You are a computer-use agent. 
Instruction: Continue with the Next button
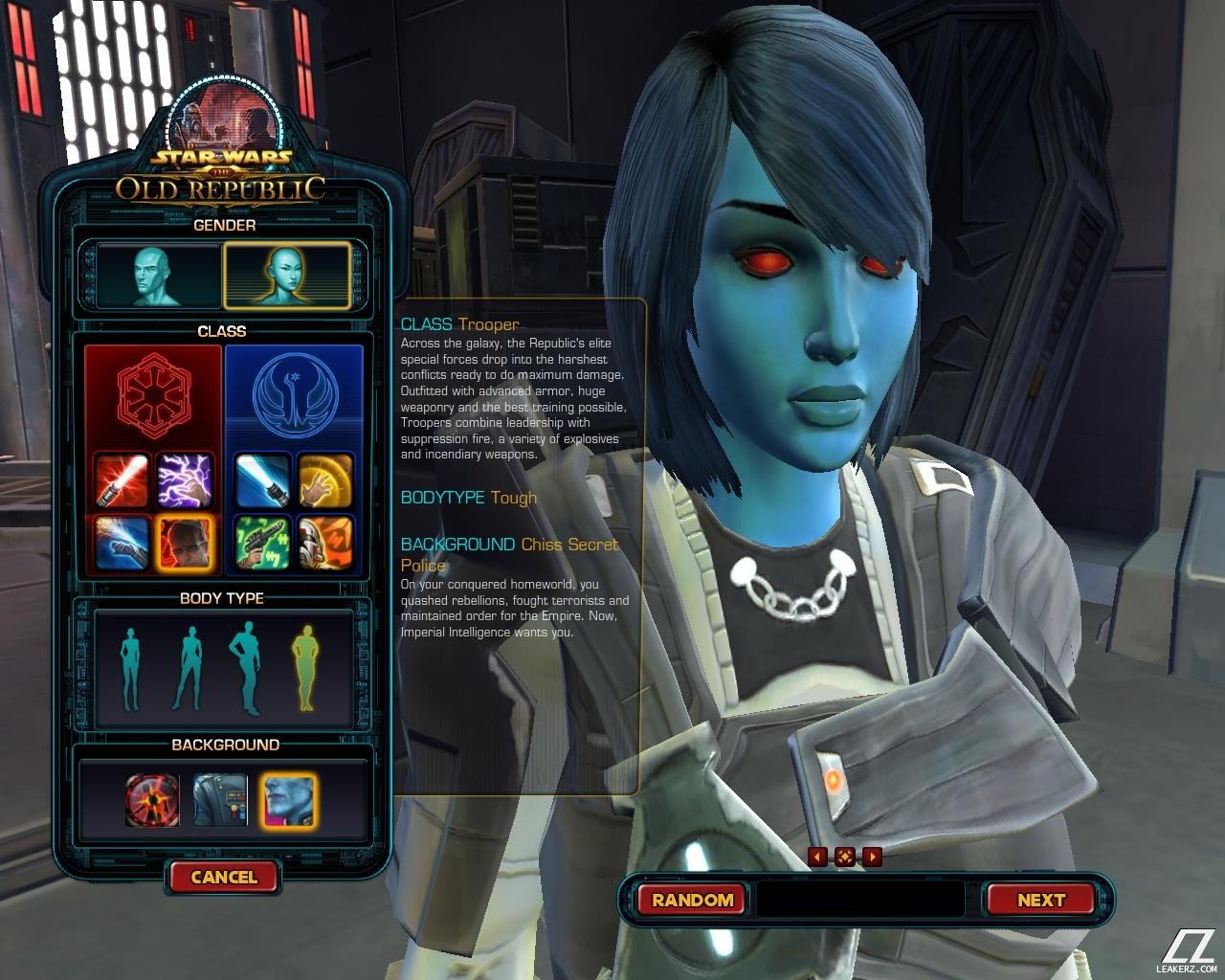pos(1040,900)
